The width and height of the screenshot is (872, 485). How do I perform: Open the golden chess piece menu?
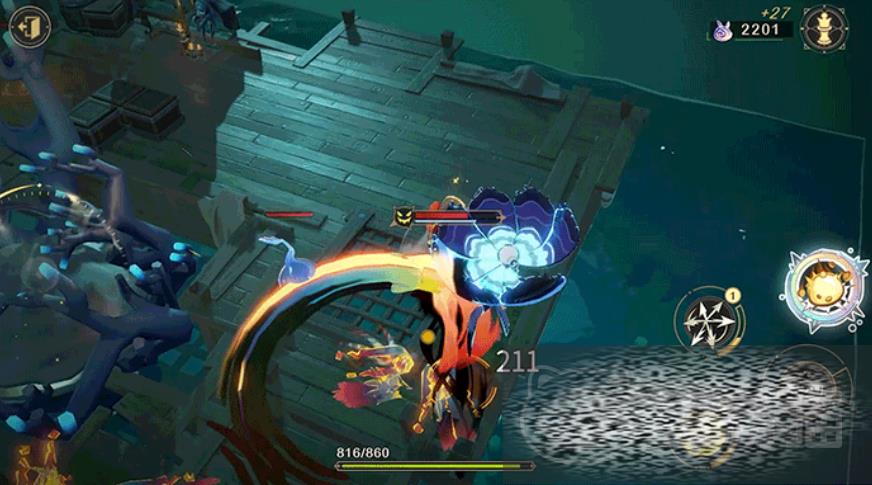824,28
